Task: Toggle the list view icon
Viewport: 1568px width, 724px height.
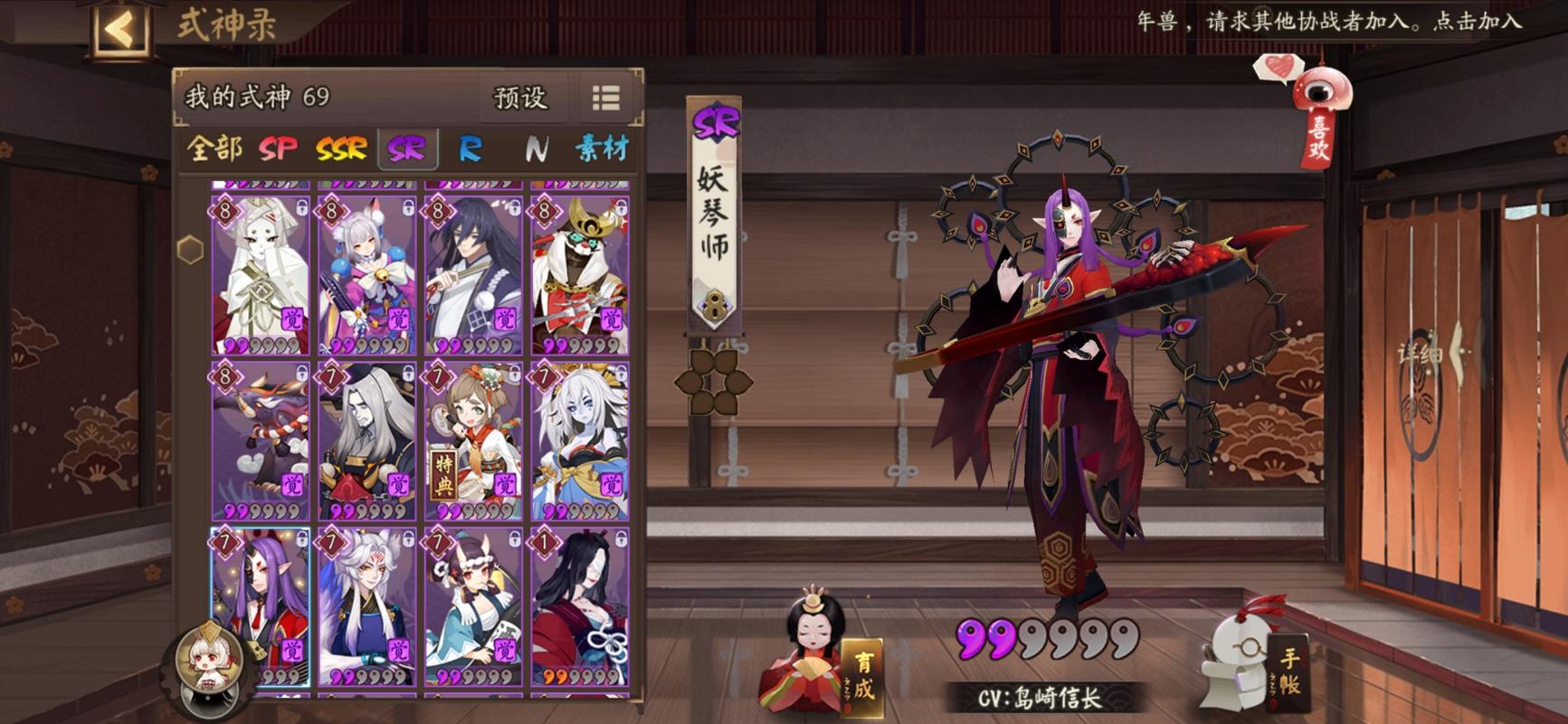Action: 605,98
